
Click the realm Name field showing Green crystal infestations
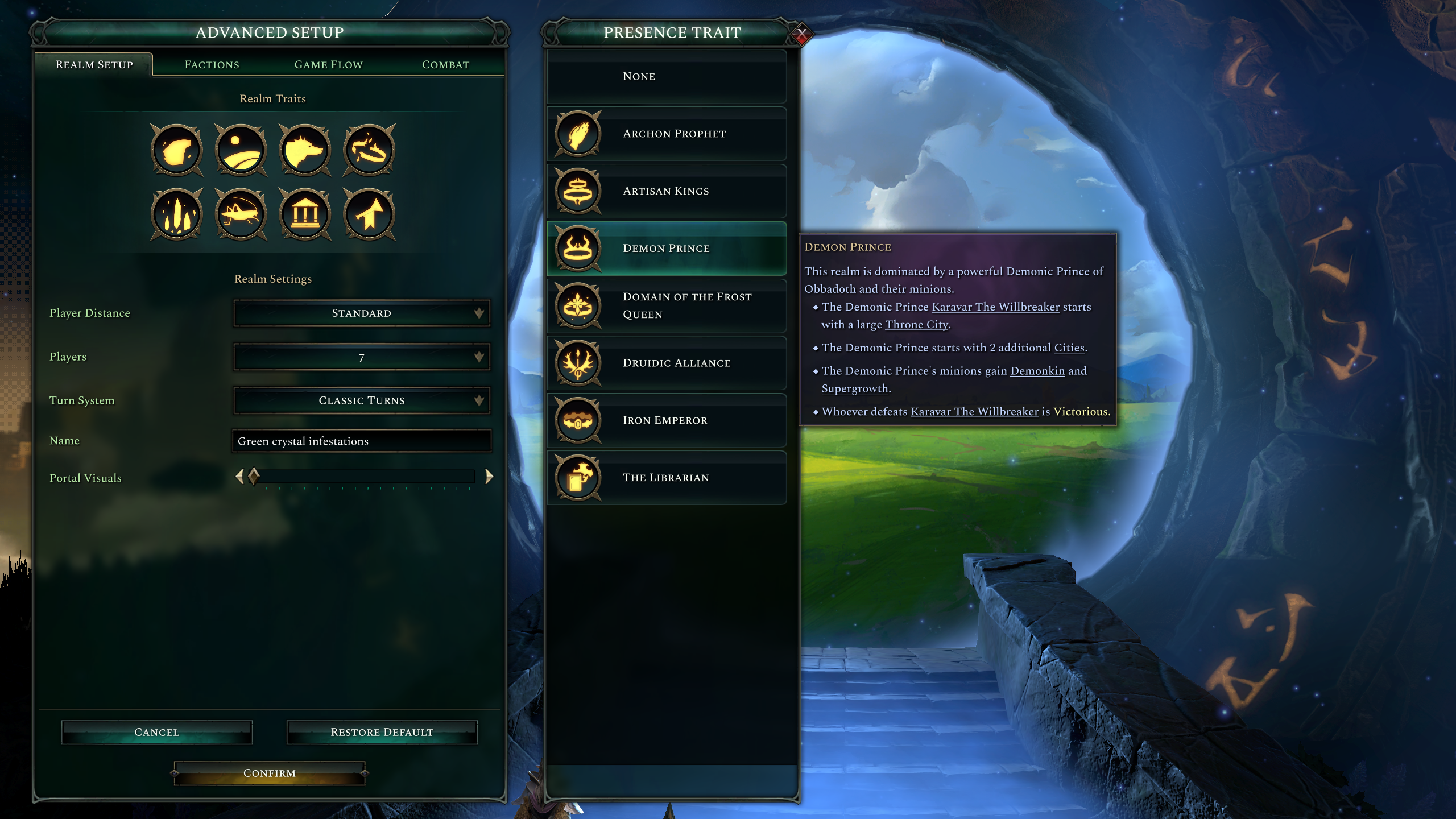click(x=362, y=440)
